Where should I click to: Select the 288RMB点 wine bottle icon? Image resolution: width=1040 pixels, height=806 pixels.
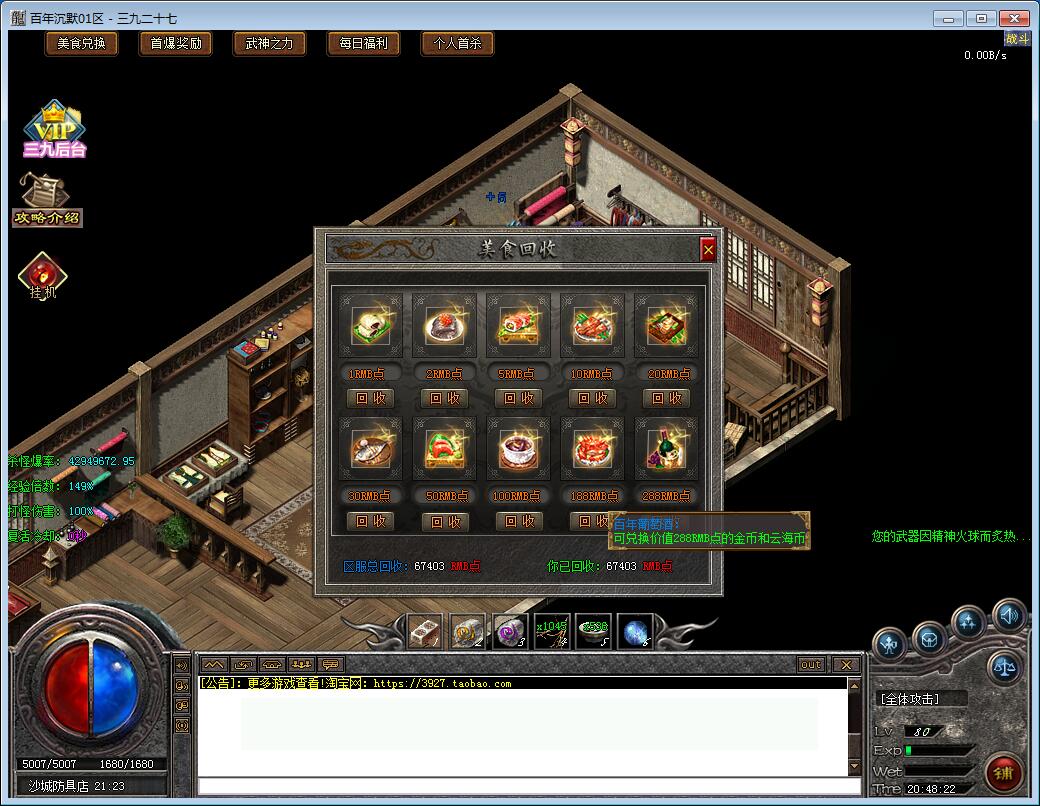click(666, 451)
